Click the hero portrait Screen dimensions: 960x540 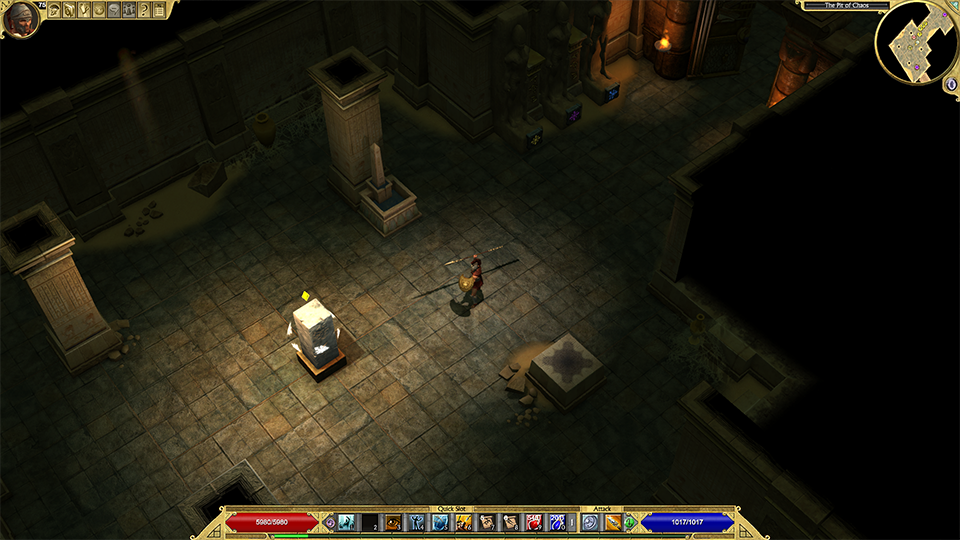pyautogui.click(x=20, y=18)
